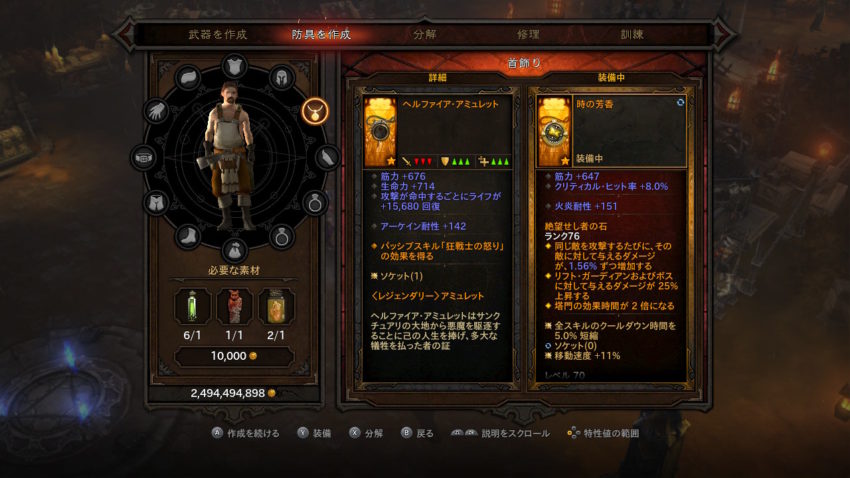Image resolution: width=850 pixels, height=478 pixels.
Task: Select the 防具を作成 tab
Action: (320, 34)
